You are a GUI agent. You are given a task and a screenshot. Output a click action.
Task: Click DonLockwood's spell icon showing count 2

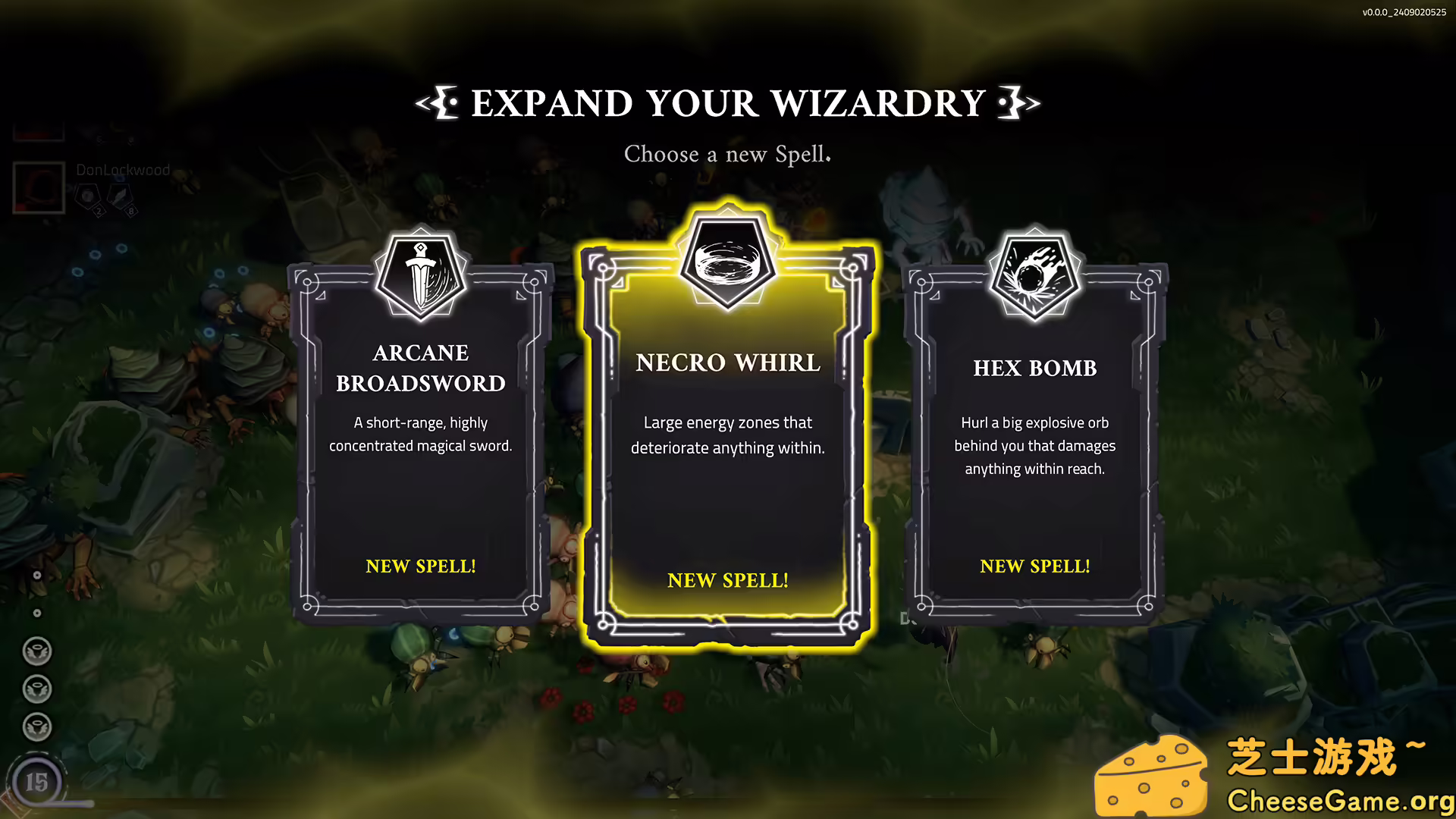pos(89,194)
